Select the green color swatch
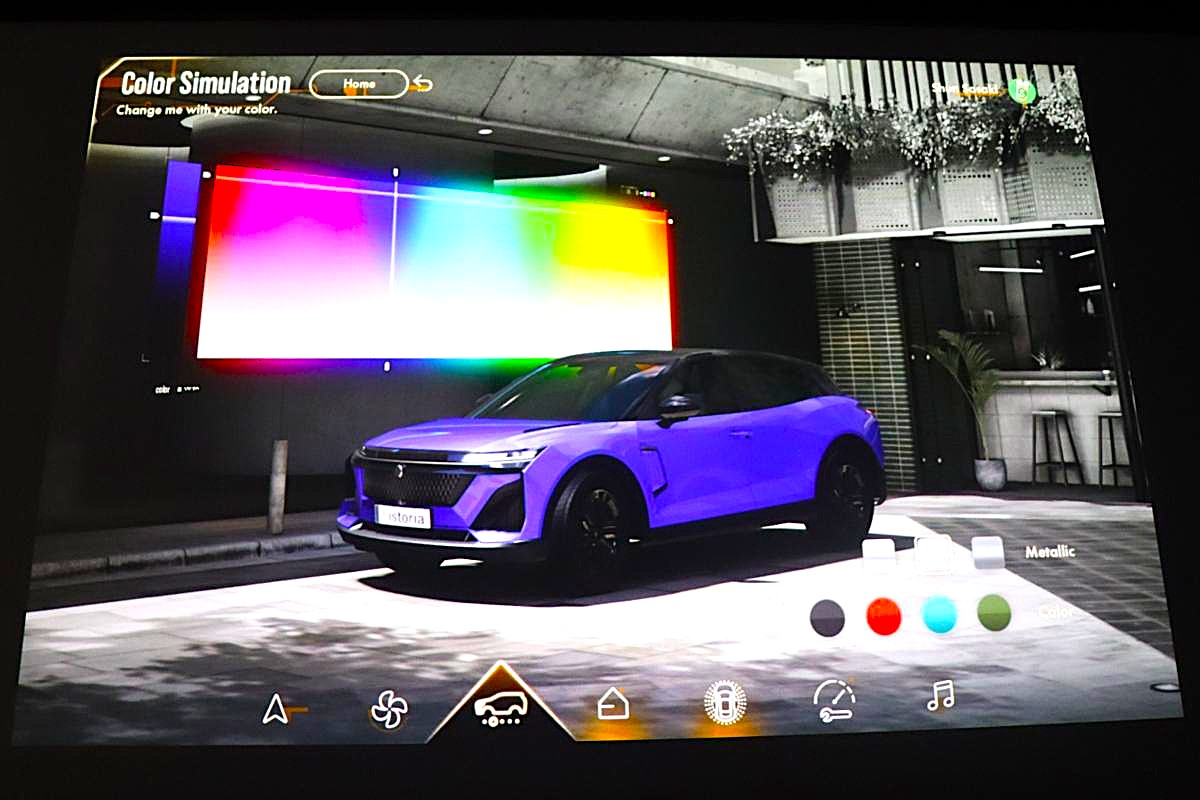The image size is (1200, 800). [x=994, y=613]
